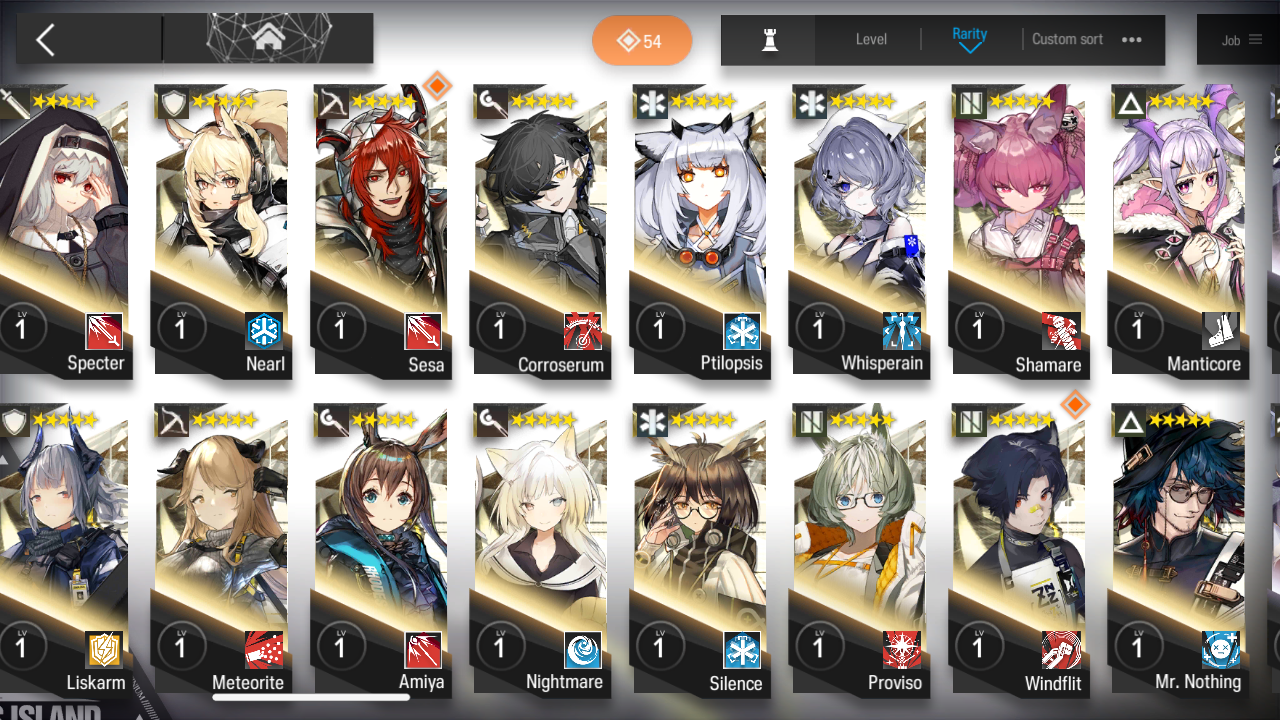Open the Sesa operator card
This screenshot has width=1280, height=720.
point(381,230)
